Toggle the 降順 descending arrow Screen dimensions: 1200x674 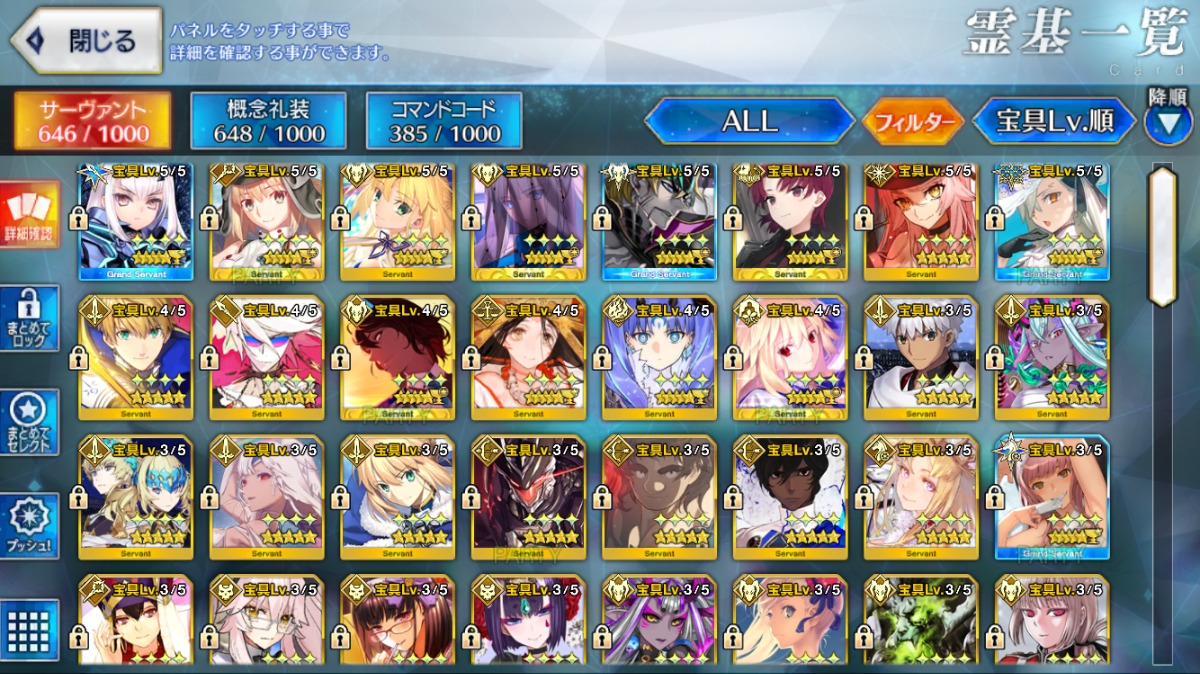(x=1167, y=120)
